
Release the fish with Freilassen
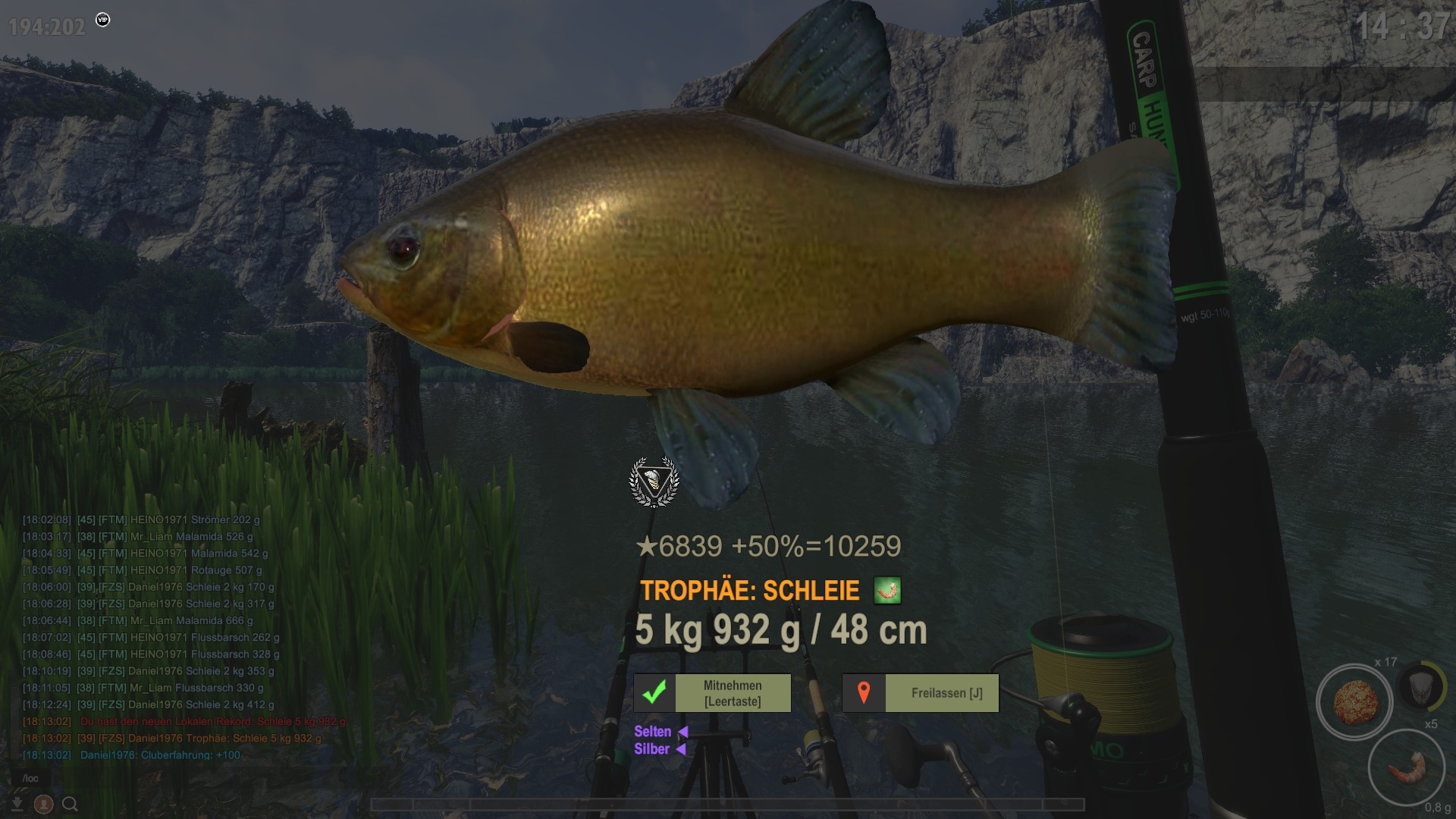(x=920, y=693)
